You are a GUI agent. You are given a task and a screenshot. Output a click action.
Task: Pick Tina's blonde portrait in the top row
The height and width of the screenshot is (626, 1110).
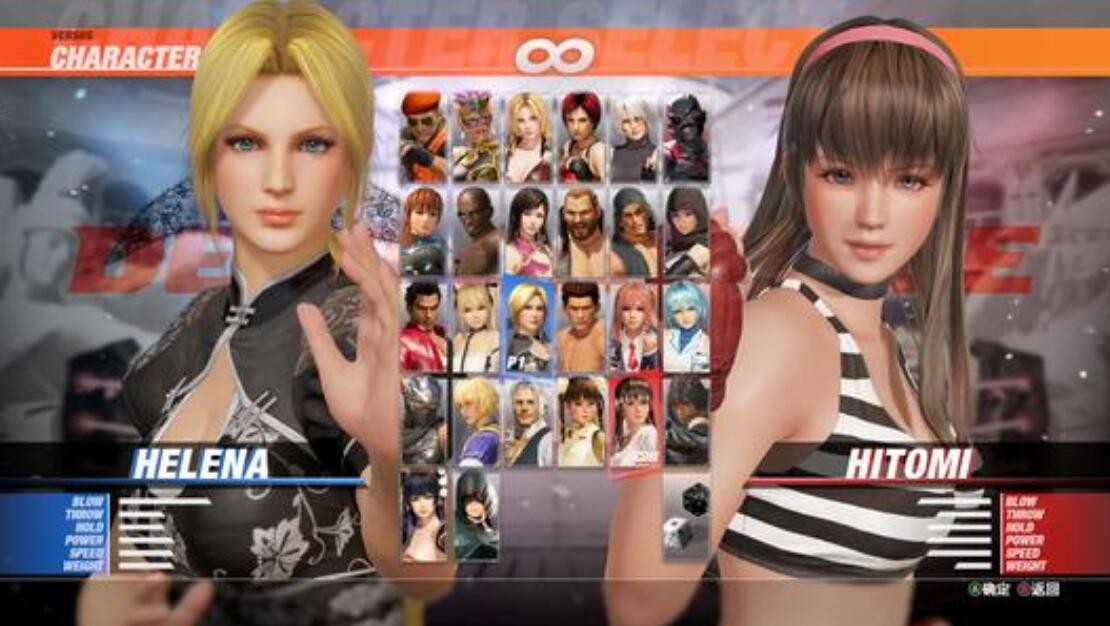click(x=528, y=137)
